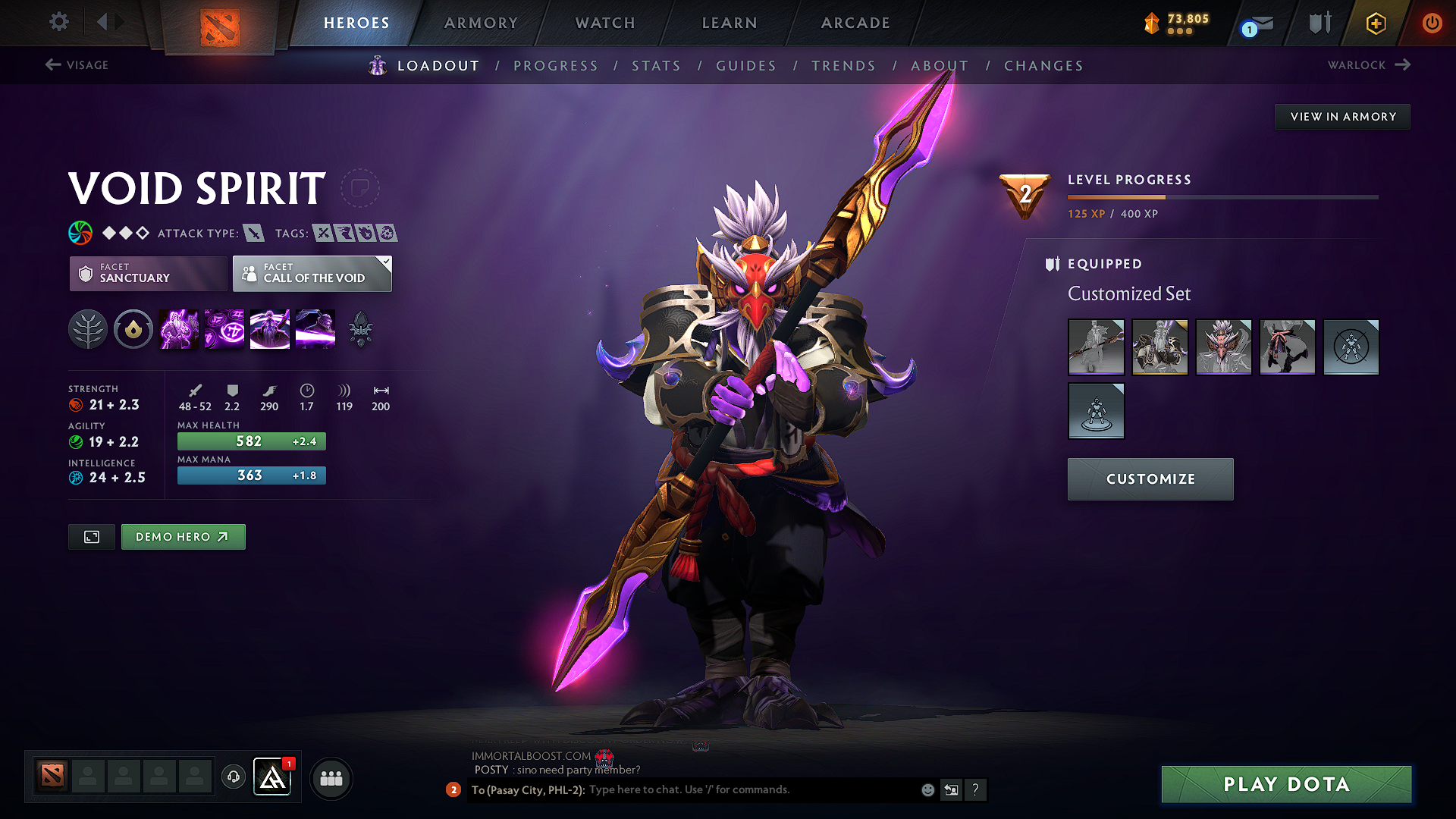The height and width of the screenshot is (819, 1456).
Task: Open chat options beside the chat input
Action: click(952, 789)
